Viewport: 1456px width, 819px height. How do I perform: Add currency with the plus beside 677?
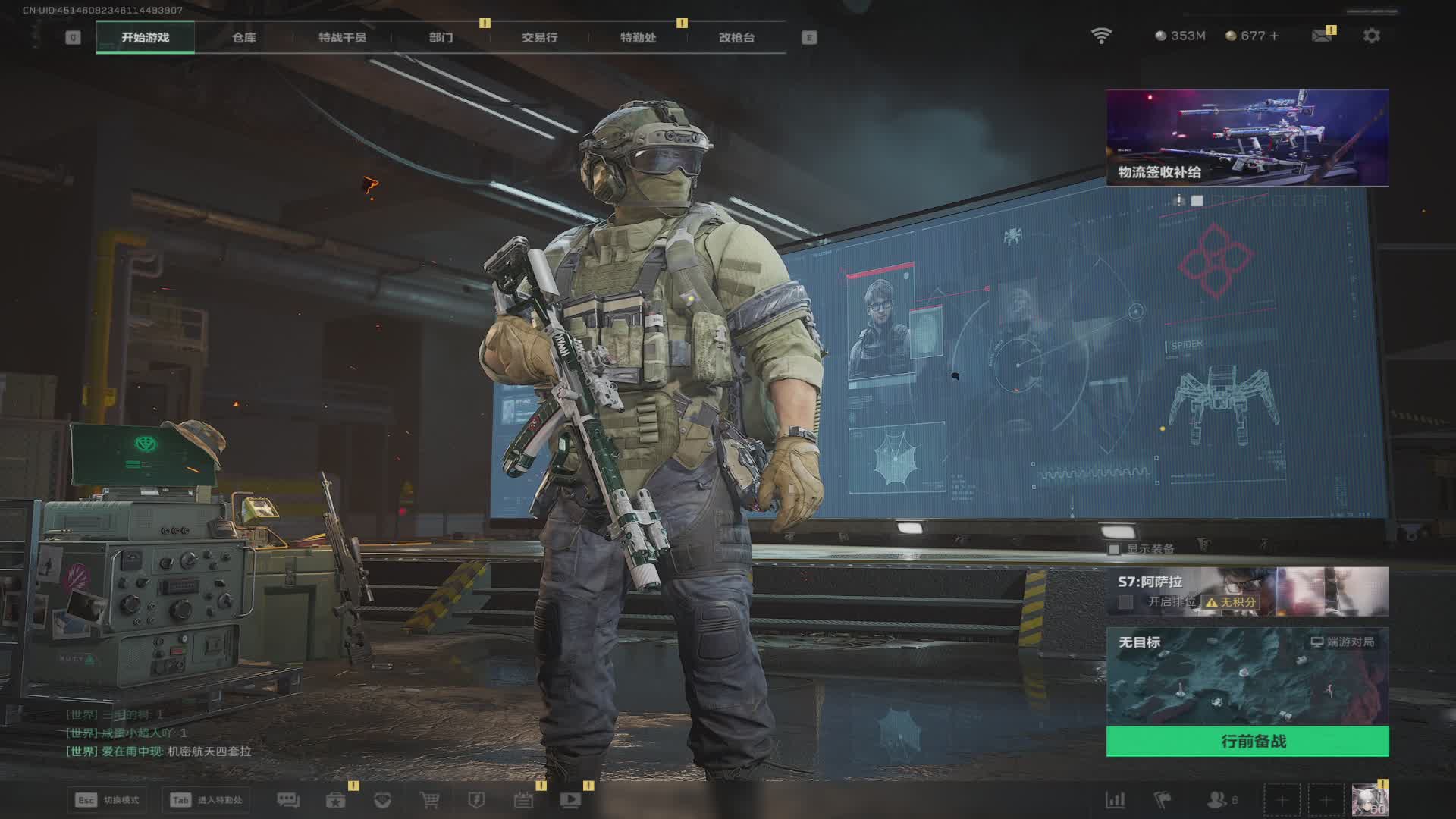pos(1274,36)
